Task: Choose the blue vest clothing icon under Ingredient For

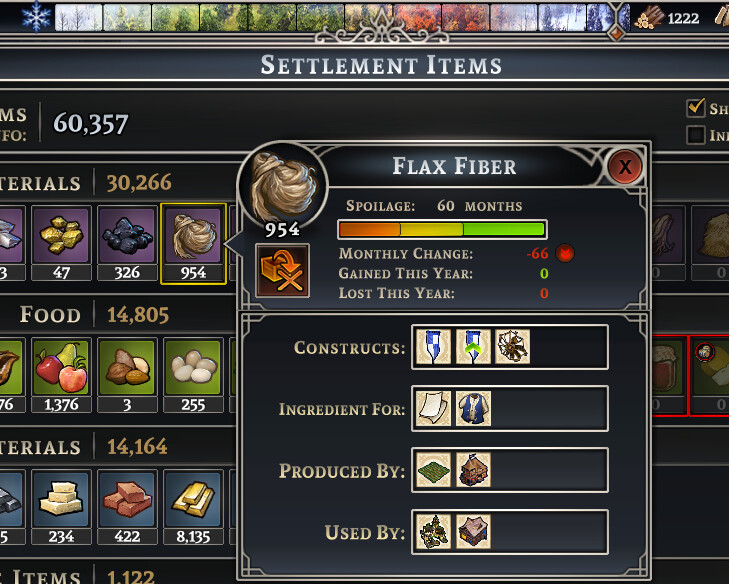Action: pyautogui.click(x=472, y=408)
